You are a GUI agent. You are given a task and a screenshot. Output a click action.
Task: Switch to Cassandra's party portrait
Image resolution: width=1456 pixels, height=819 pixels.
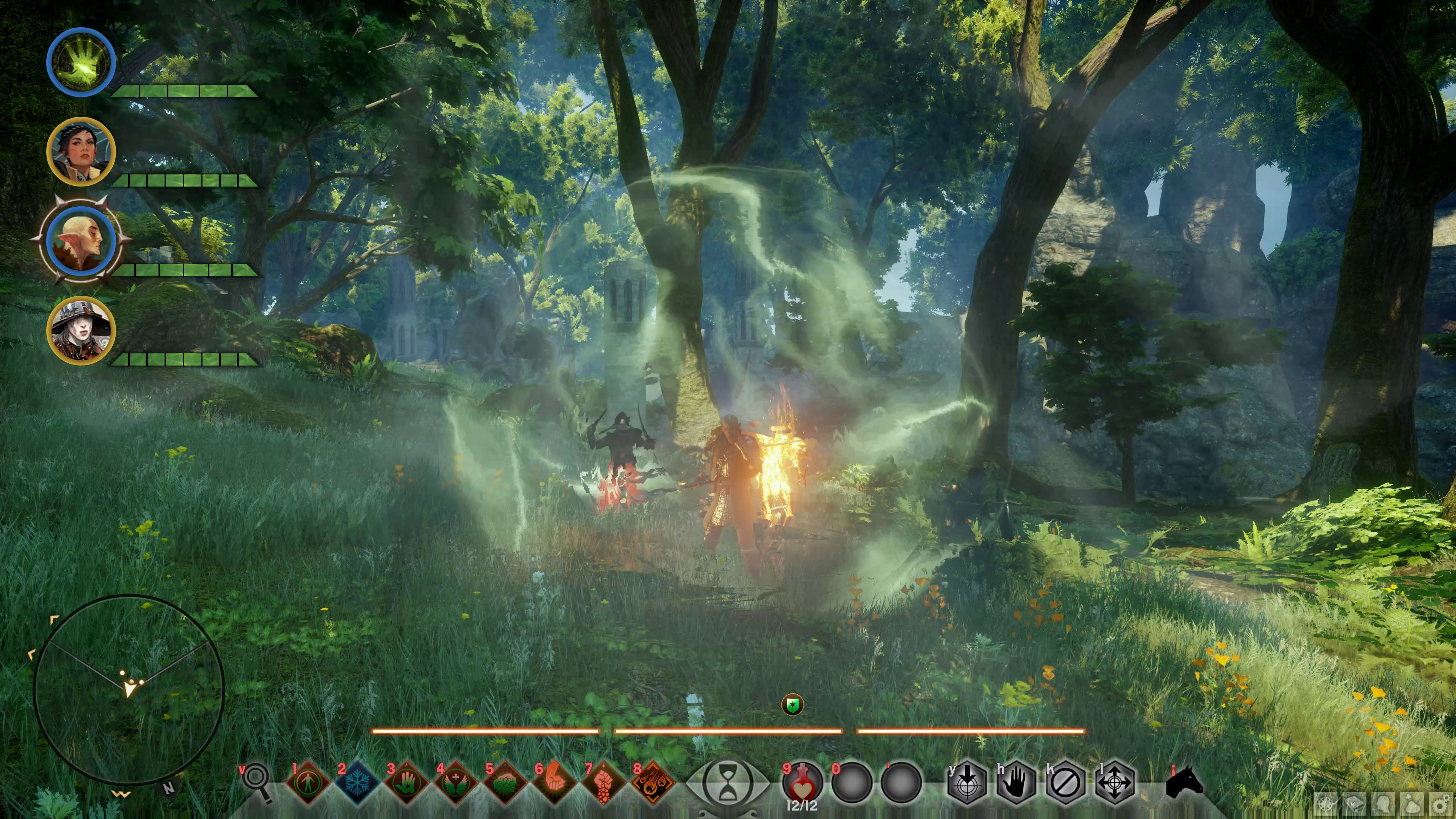pos(81,151)
